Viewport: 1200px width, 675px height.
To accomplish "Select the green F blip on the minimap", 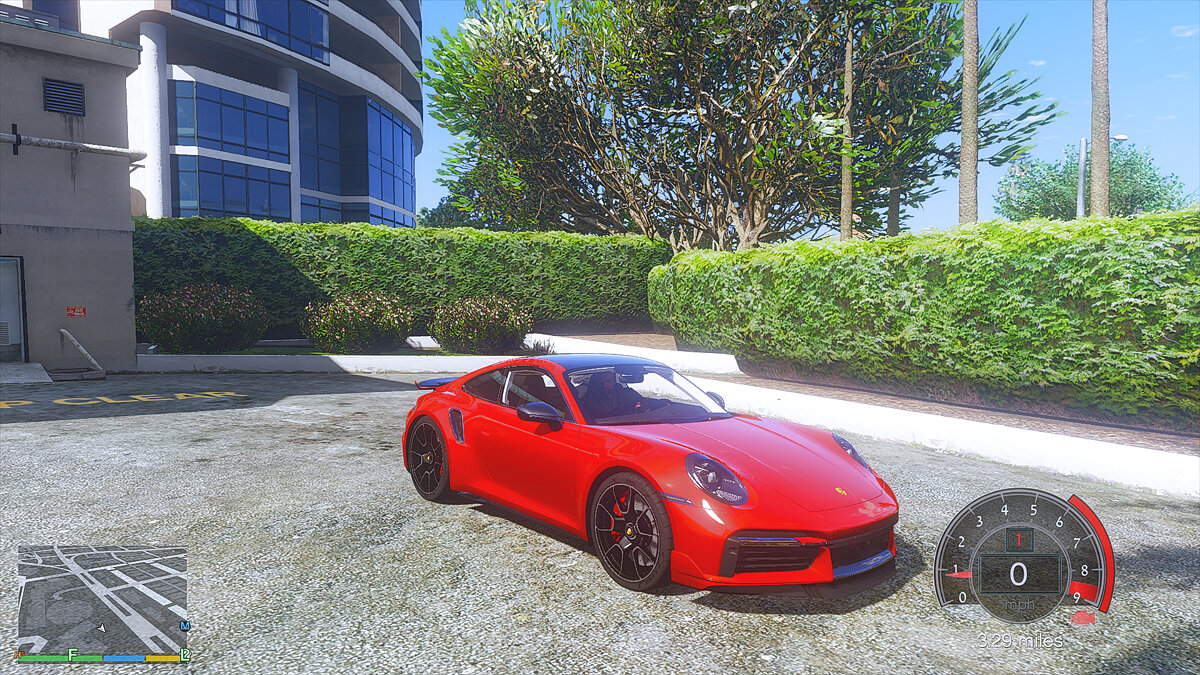I will [x=73, y=654].
